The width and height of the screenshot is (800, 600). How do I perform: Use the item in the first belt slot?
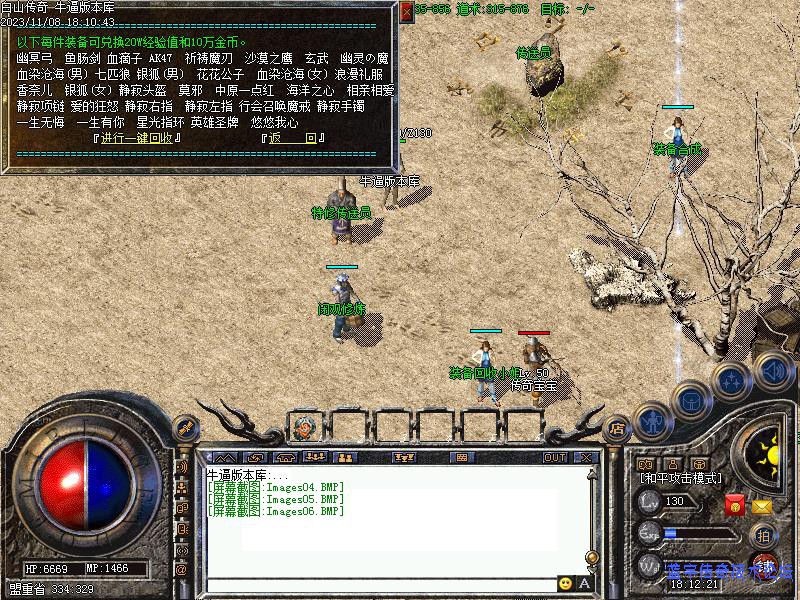tap(303, 426)
